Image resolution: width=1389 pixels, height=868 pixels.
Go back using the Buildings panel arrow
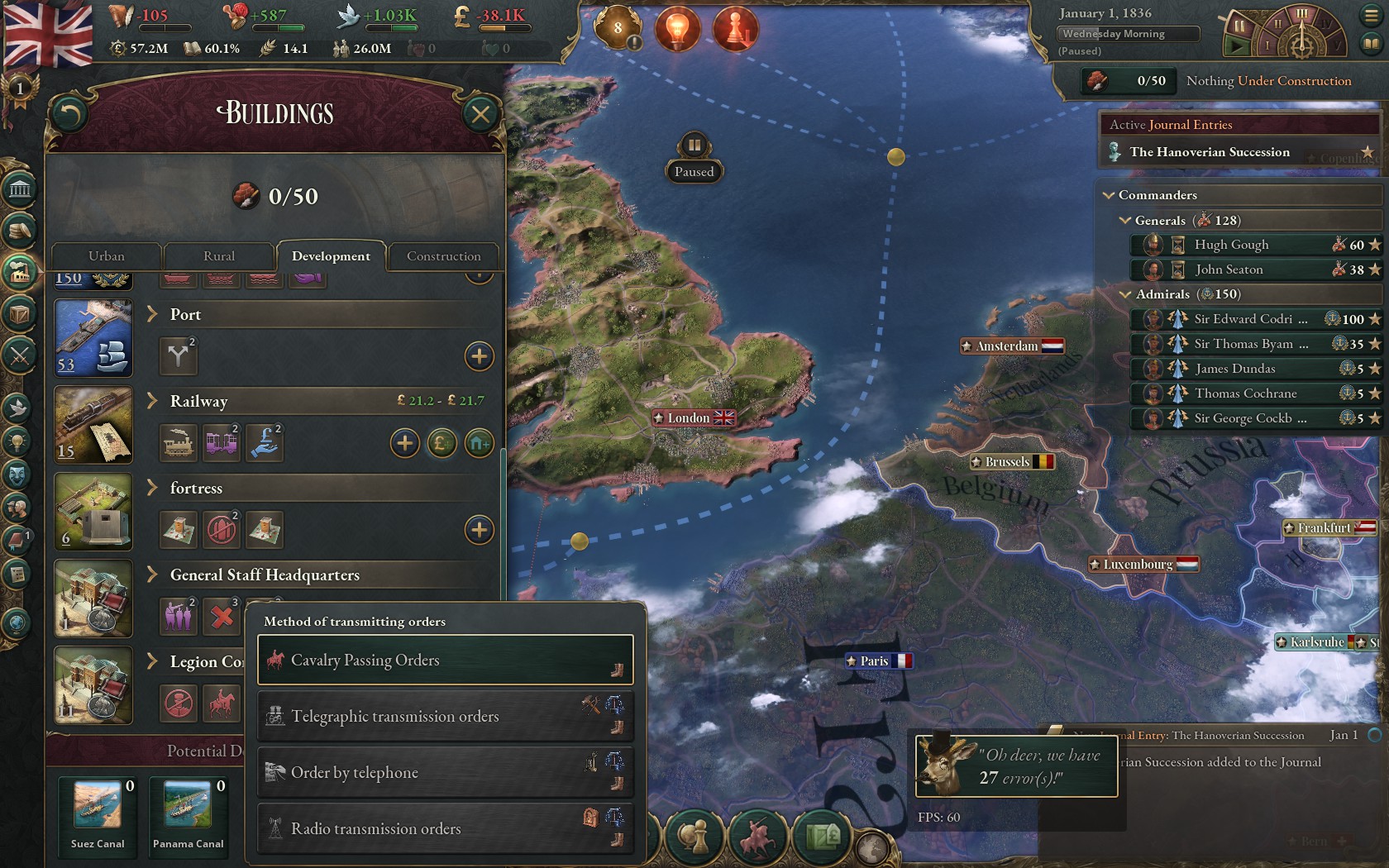(x=69, y=114)
